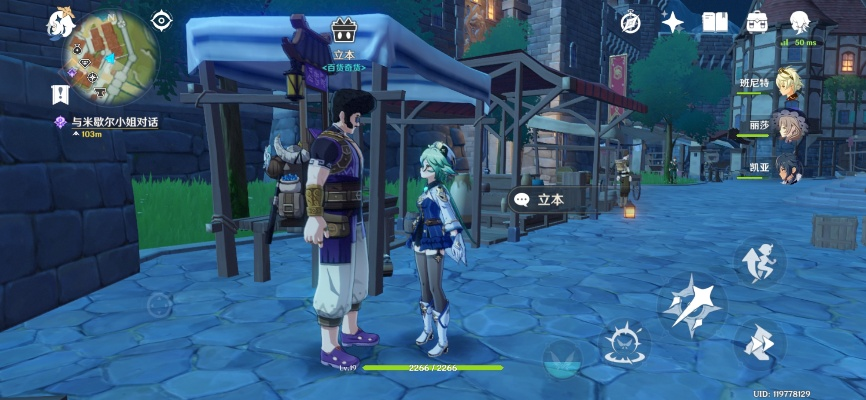866x400 pixels.
Task: Open the character screen head icon
Action: pos(799,22)
